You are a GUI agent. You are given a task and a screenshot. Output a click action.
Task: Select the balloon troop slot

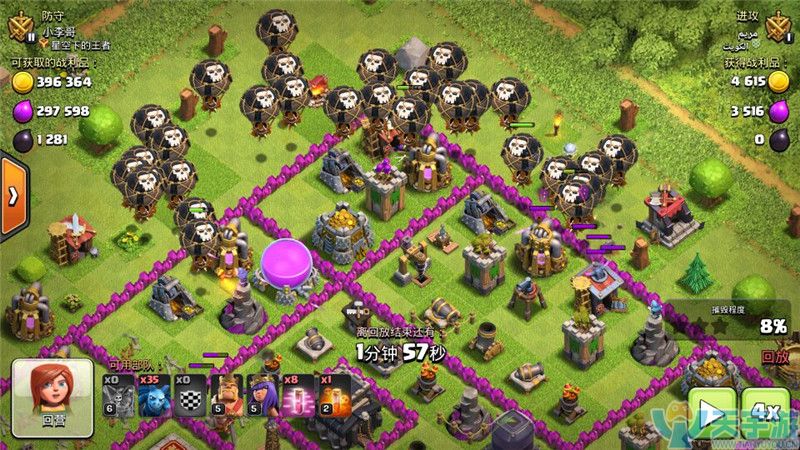tap(119, 396)
